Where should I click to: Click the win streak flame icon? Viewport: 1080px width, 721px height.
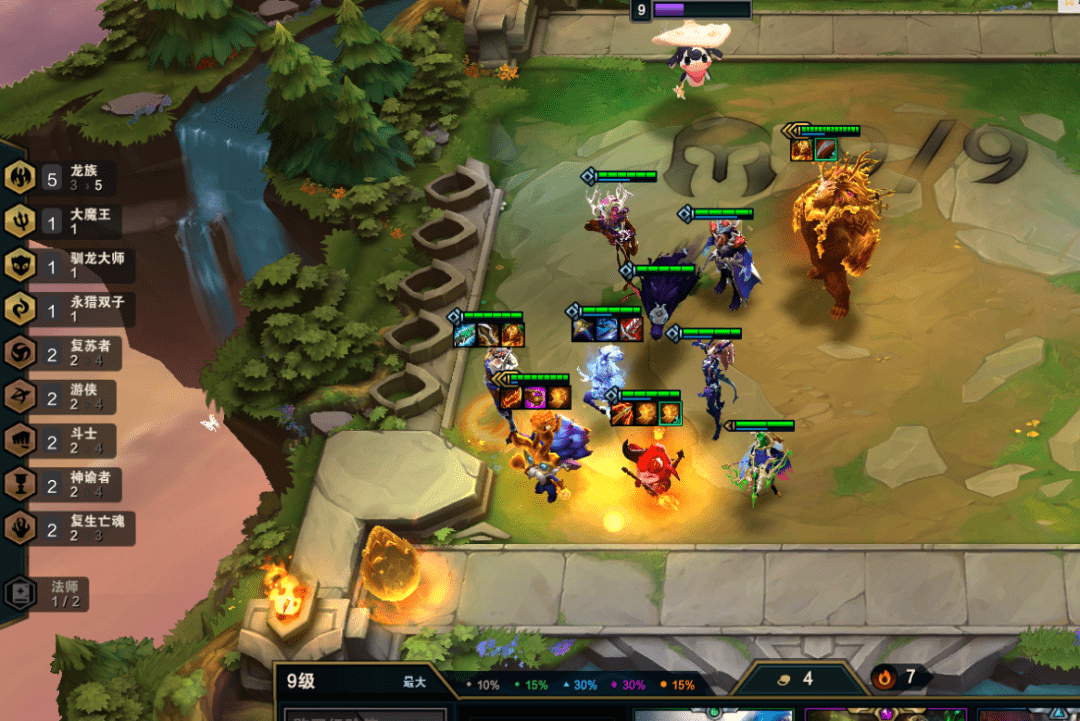pos(884,678)
